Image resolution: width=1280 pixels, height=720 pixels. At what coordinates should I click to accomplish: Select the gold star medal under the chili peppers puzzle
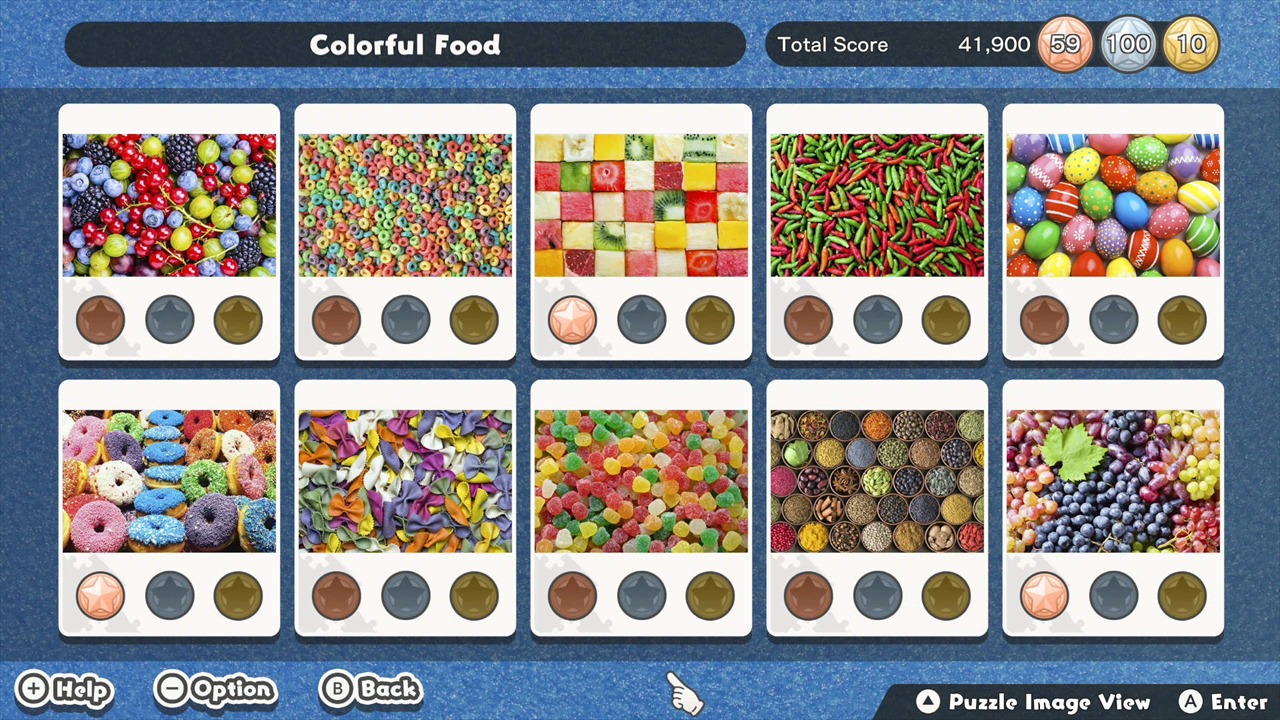945,318
